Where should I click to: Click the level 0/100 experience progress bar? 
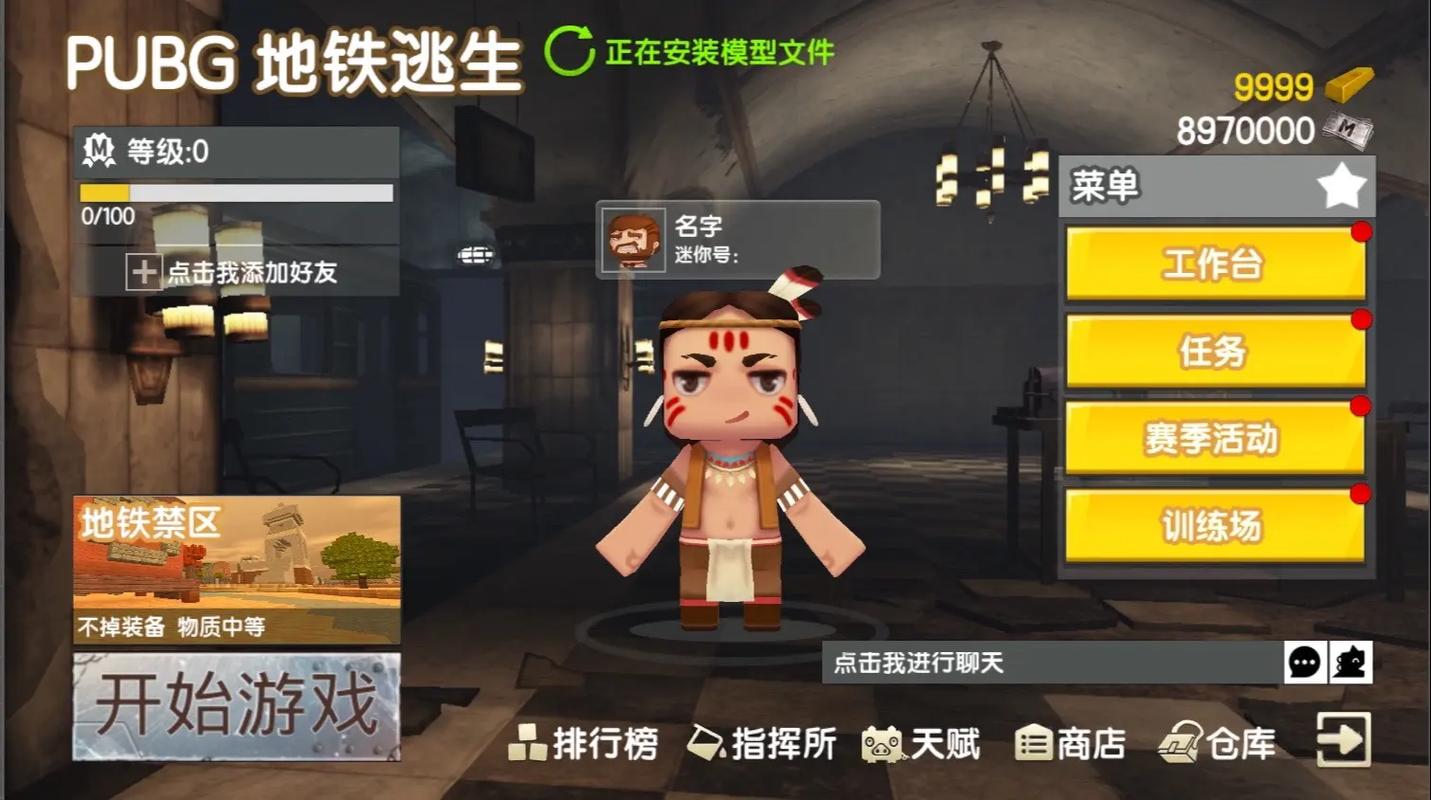click(x=235, y=195)
